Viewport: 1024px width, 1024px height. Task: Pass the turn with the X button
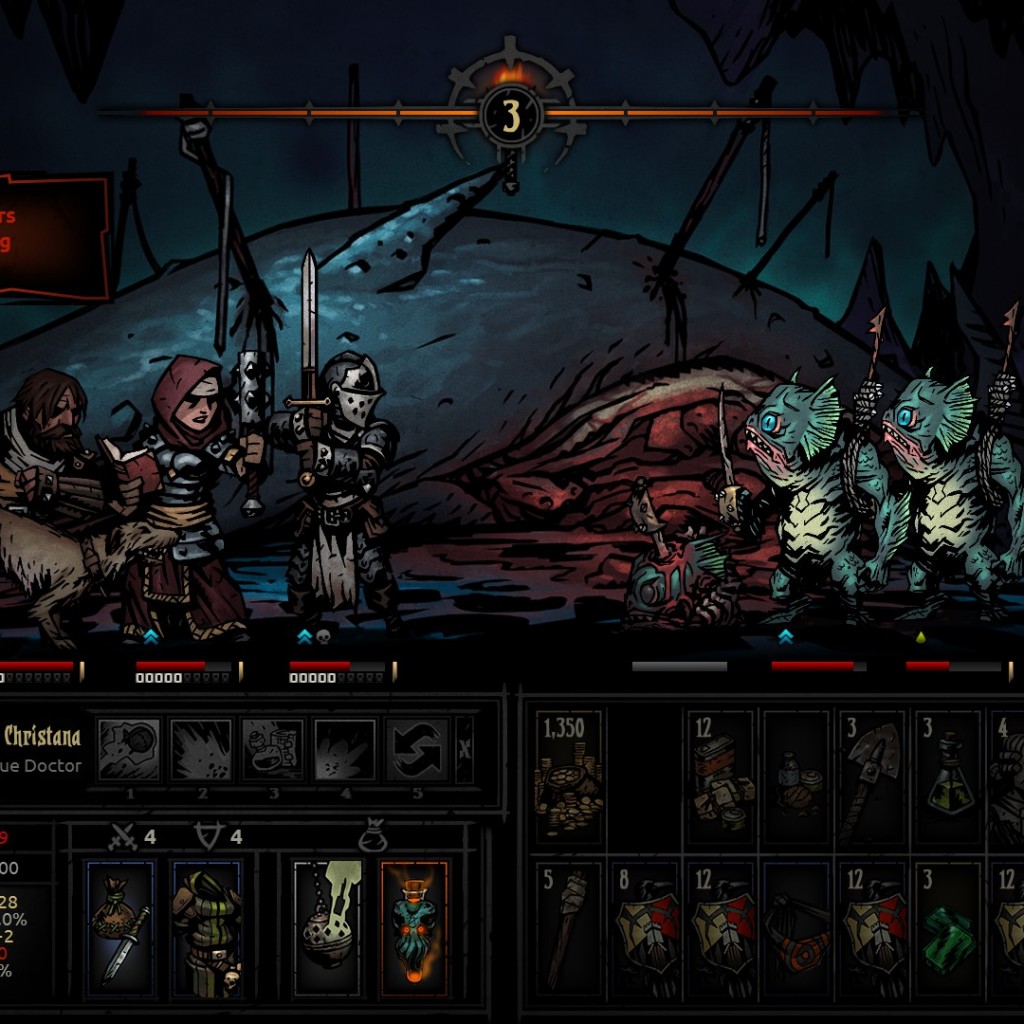click(464, 749)
